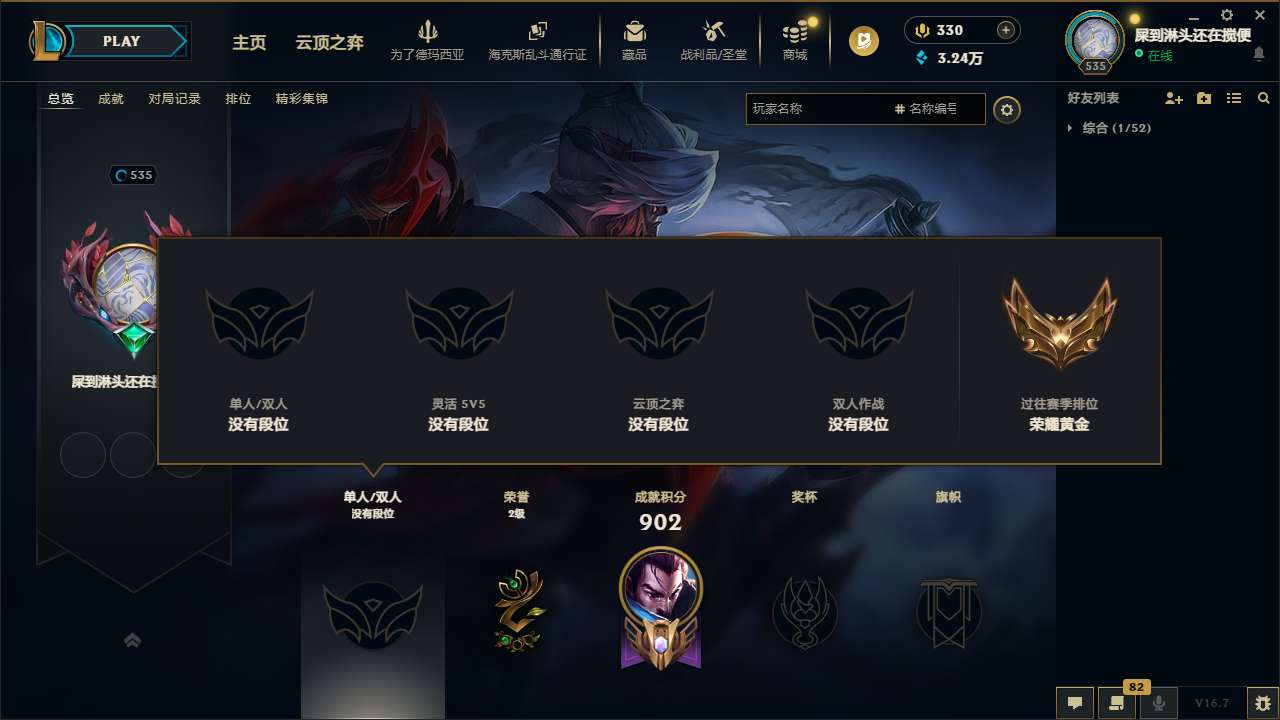1280x720 pixels.
Task: Open friend list display options
Action: click(x=1234, y=98)
